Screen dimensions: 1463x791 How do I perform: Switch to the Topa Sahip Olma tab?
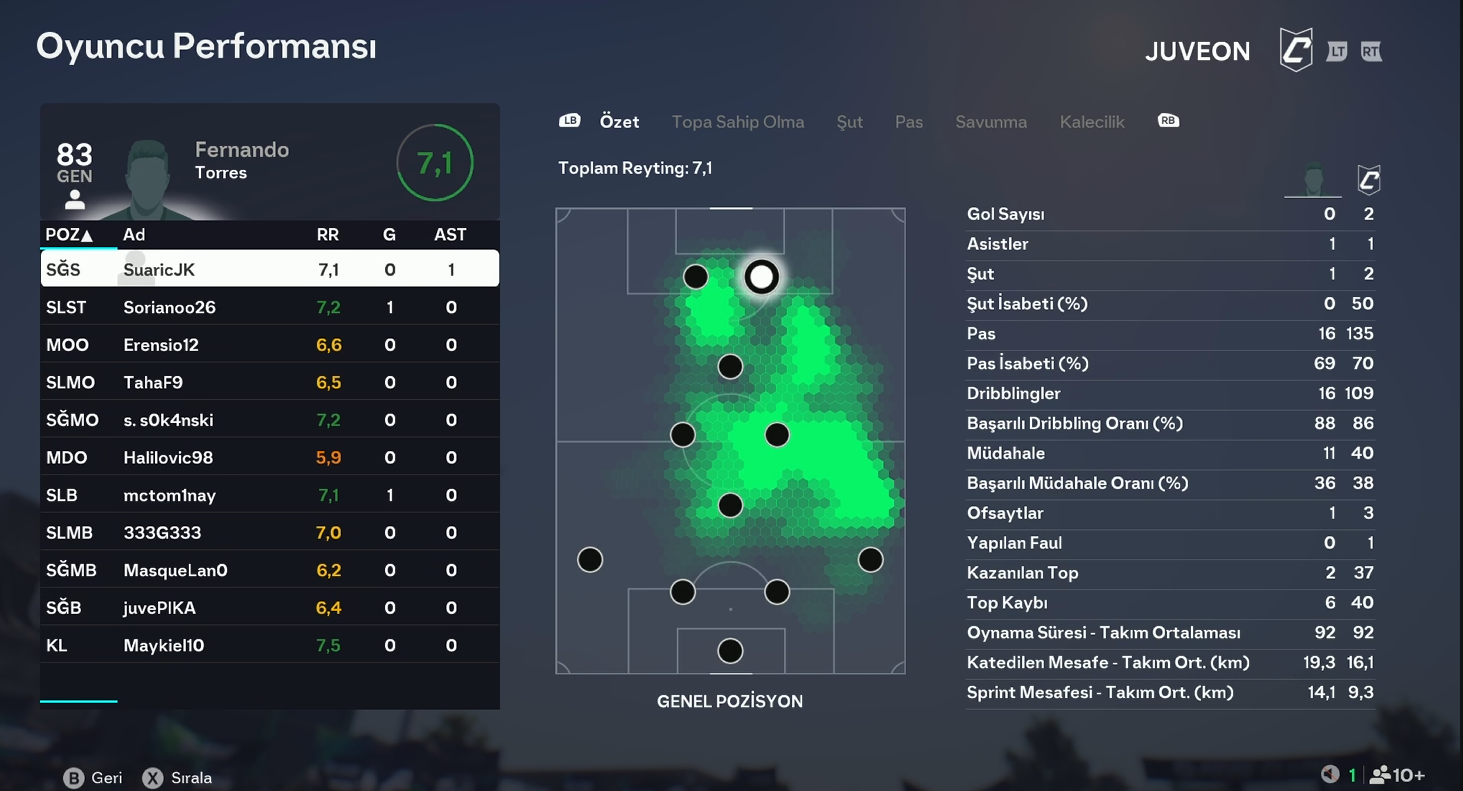(x=737, y=122)
